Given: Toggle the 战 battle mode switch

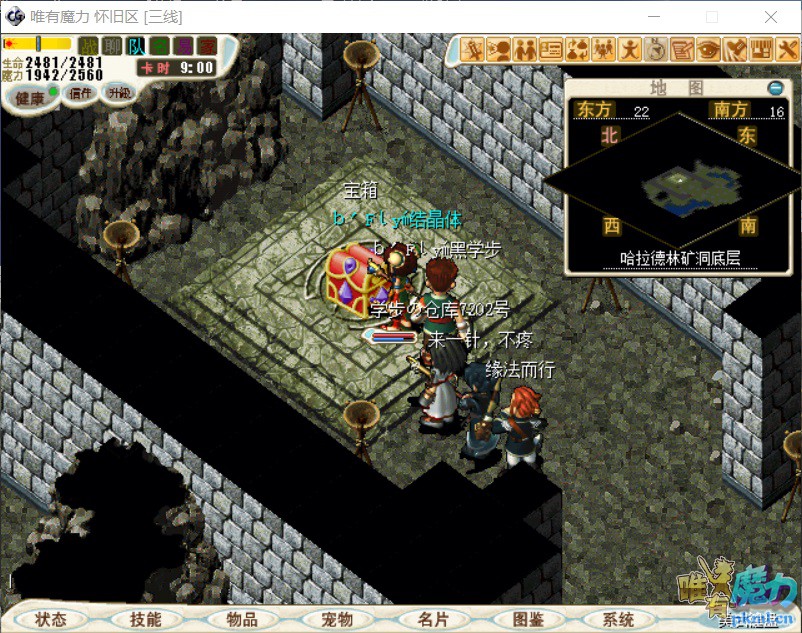Looking at the screenshot, I should [x=89, y=45].
